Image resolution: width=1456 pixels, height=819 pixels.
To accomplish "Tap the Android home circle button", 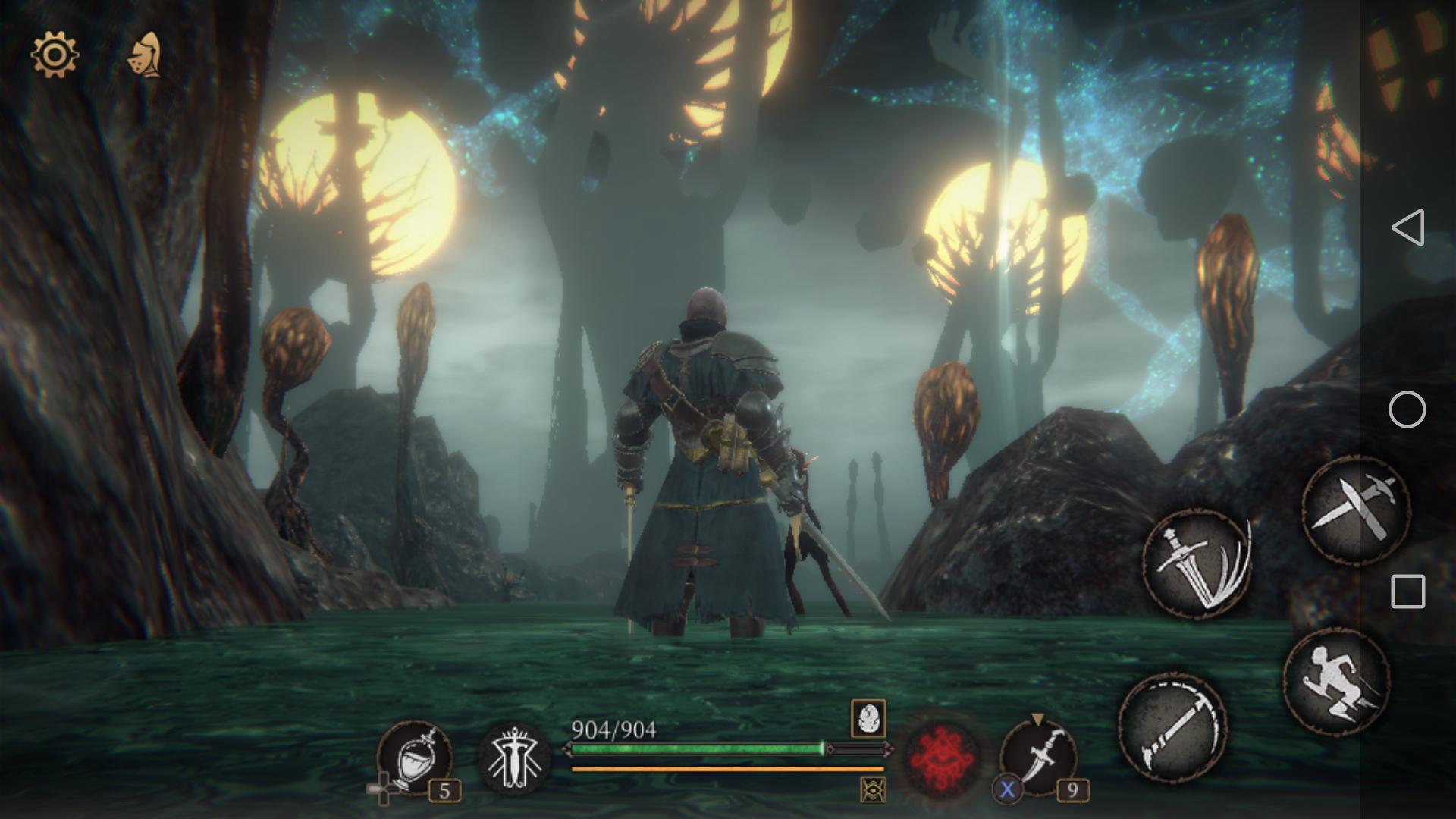I will [1407, 410].
